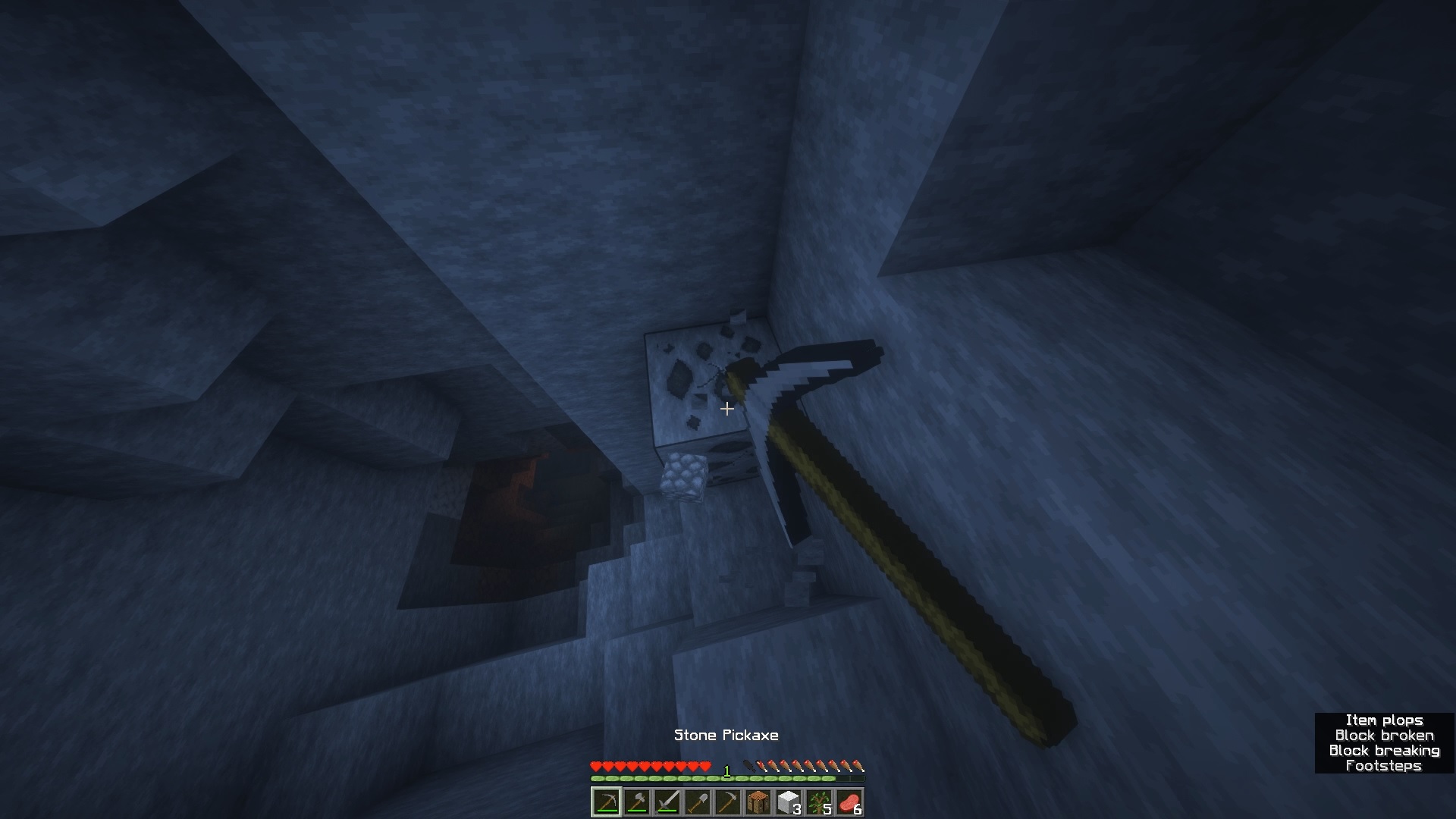Screen dimensions: 1456x819
Task: Select the stone pickaxe in hotbar slot one
Action: pyautogui.click(x=606, y=800)
